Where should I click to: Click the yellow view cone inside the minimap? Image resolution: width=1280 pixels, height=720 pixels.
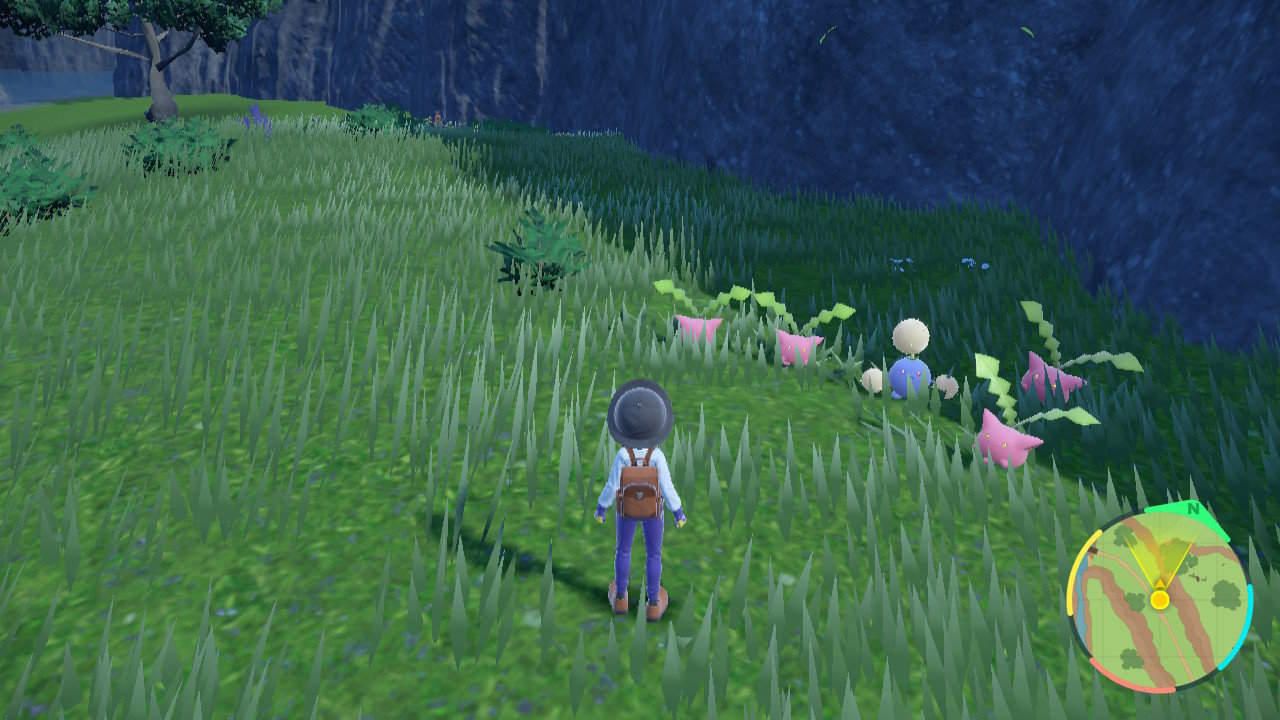point(1161,560)
